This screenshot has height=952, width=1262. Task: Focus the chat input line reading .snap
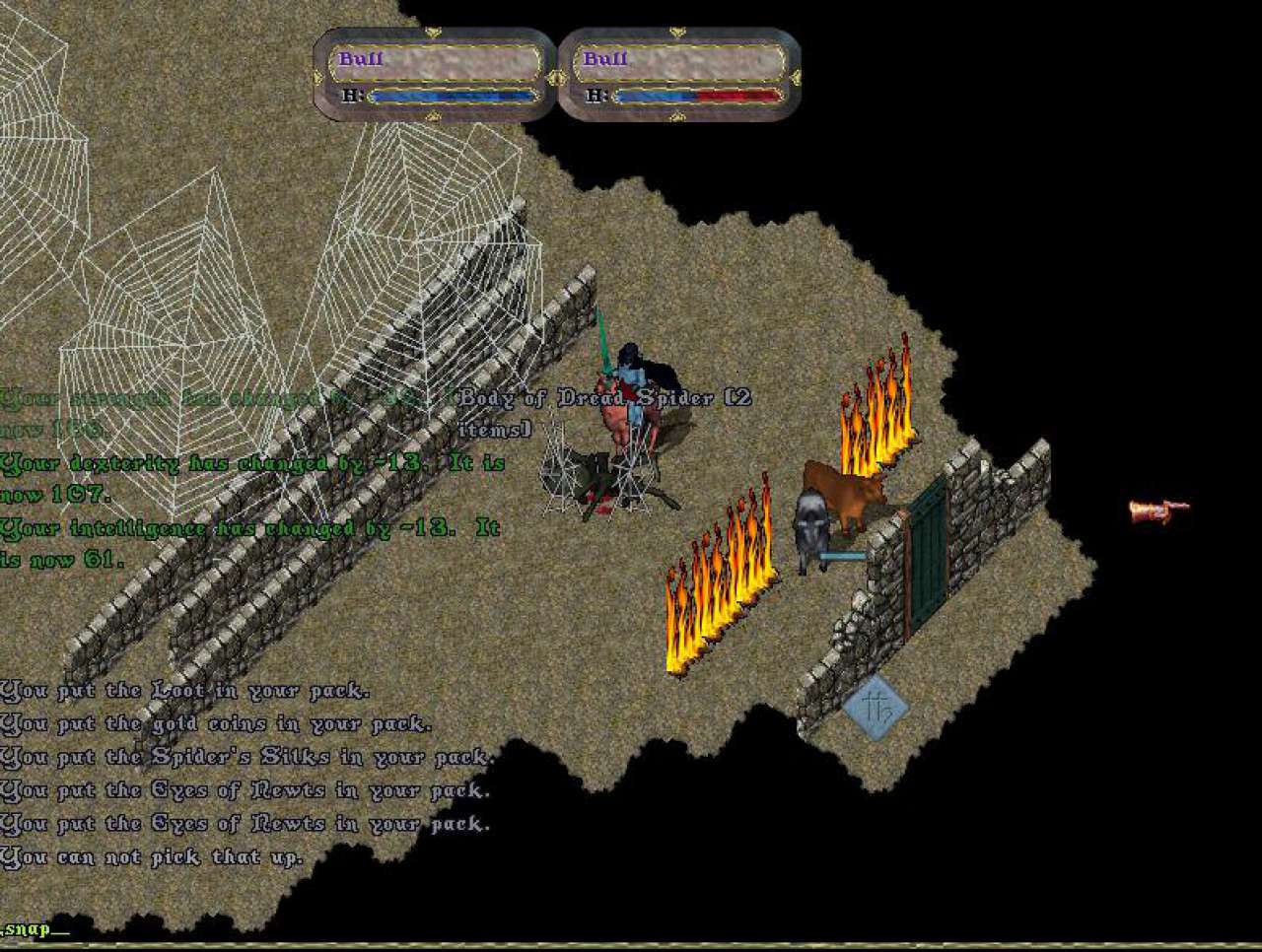pyautogui.click(x=37, y=929)
